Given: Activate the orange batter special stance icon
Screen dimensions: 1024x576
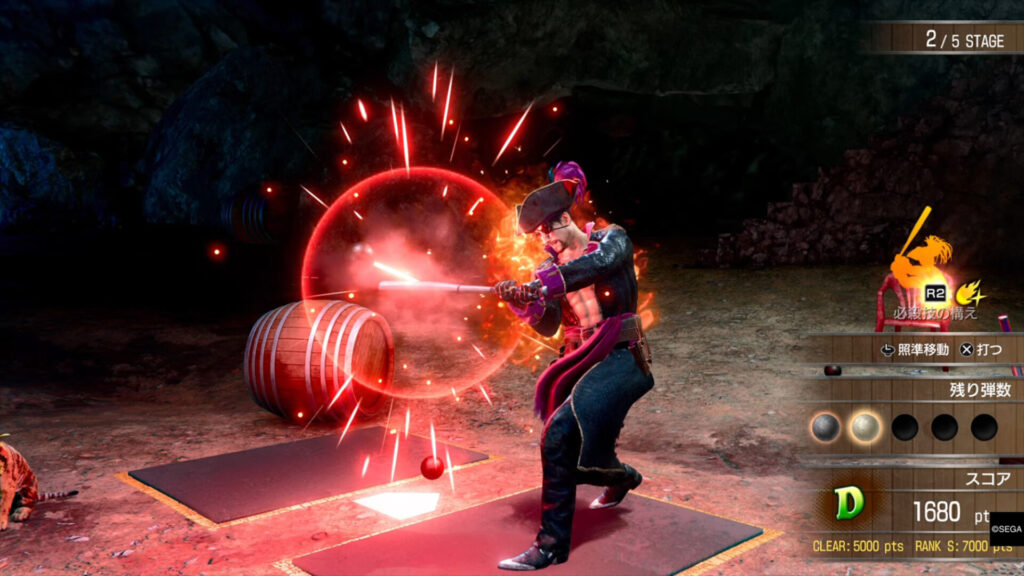Looking at the screenshot, I should click(x=923, y=256).
